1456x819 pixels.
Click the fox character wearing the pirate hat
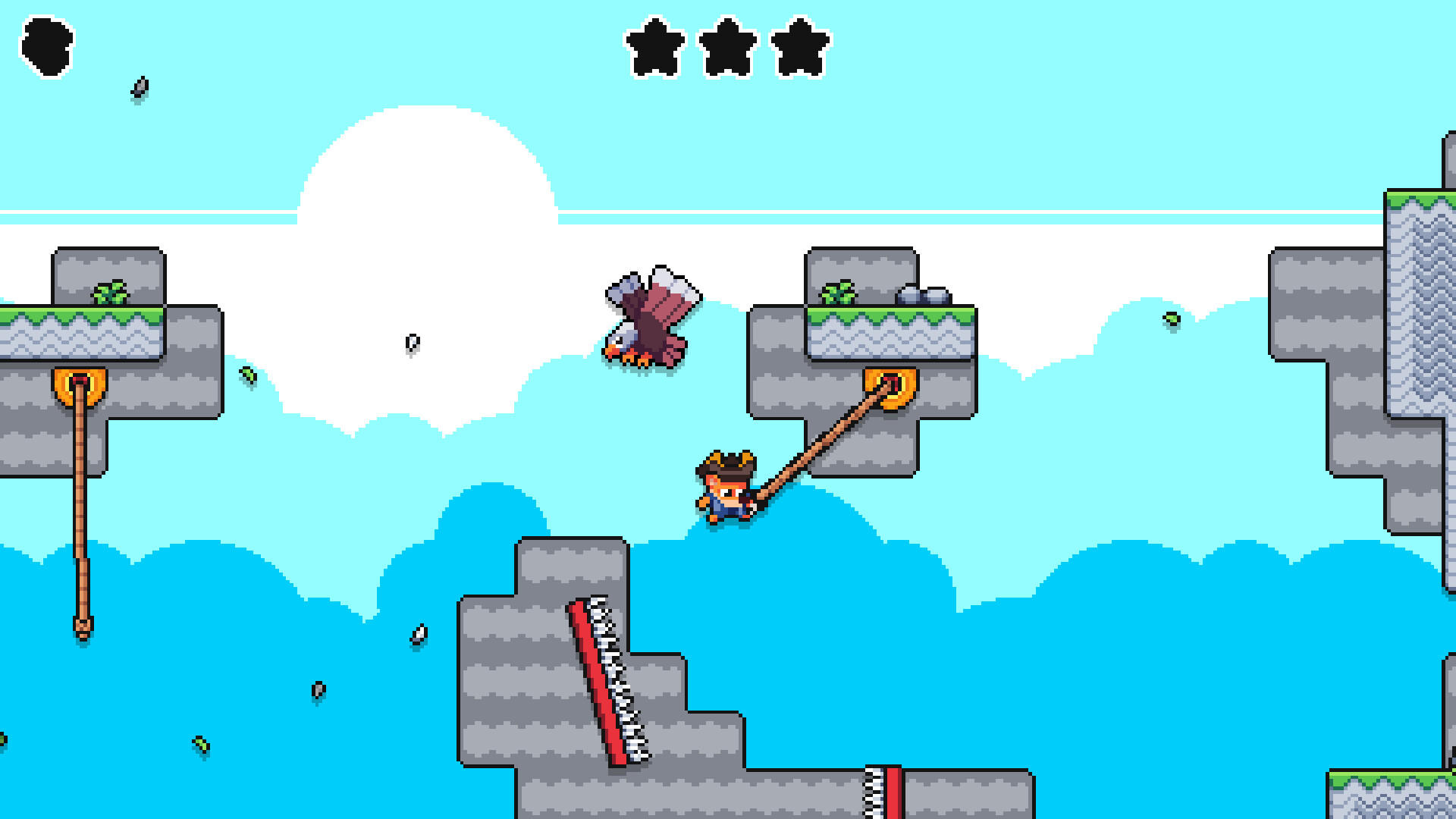(x=726, y=489)
